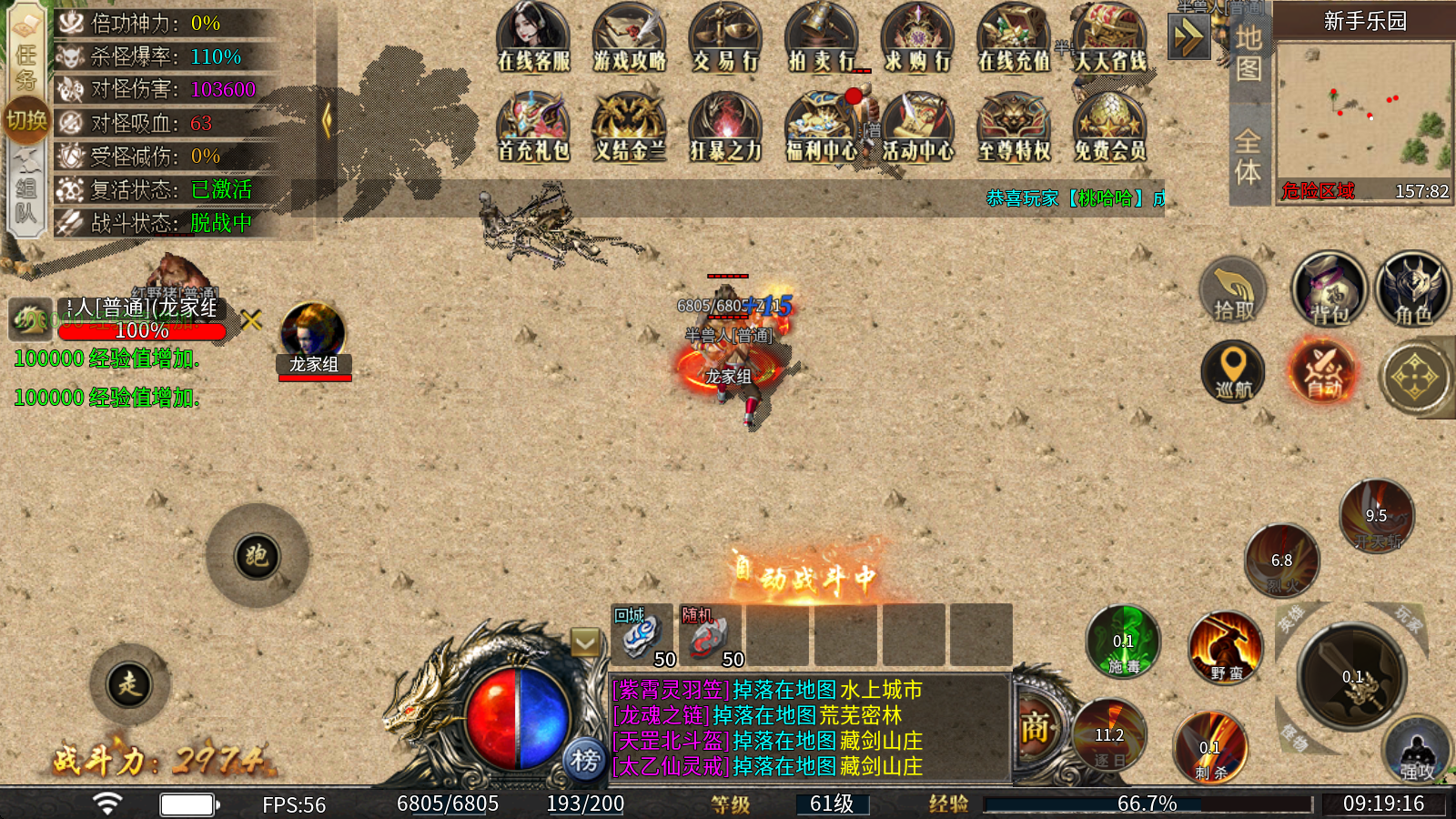Screen dimensions: 1456x819
Task: Open the 游戏攻略 game guide
Action: (x=630, y=38)
